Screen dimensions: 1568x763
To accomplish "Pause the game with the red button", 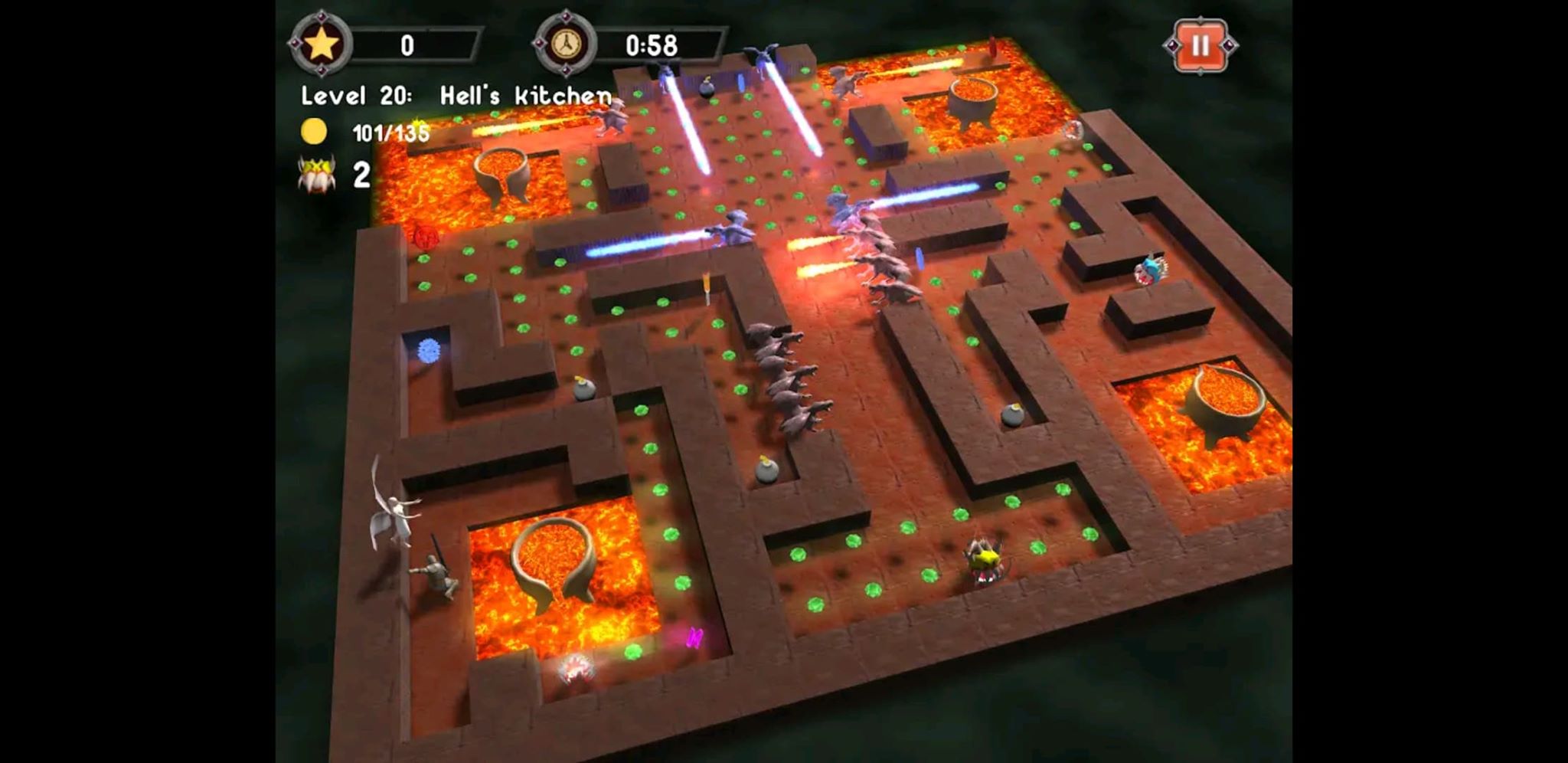I will pyautogui.click(x=1200, y=46).
